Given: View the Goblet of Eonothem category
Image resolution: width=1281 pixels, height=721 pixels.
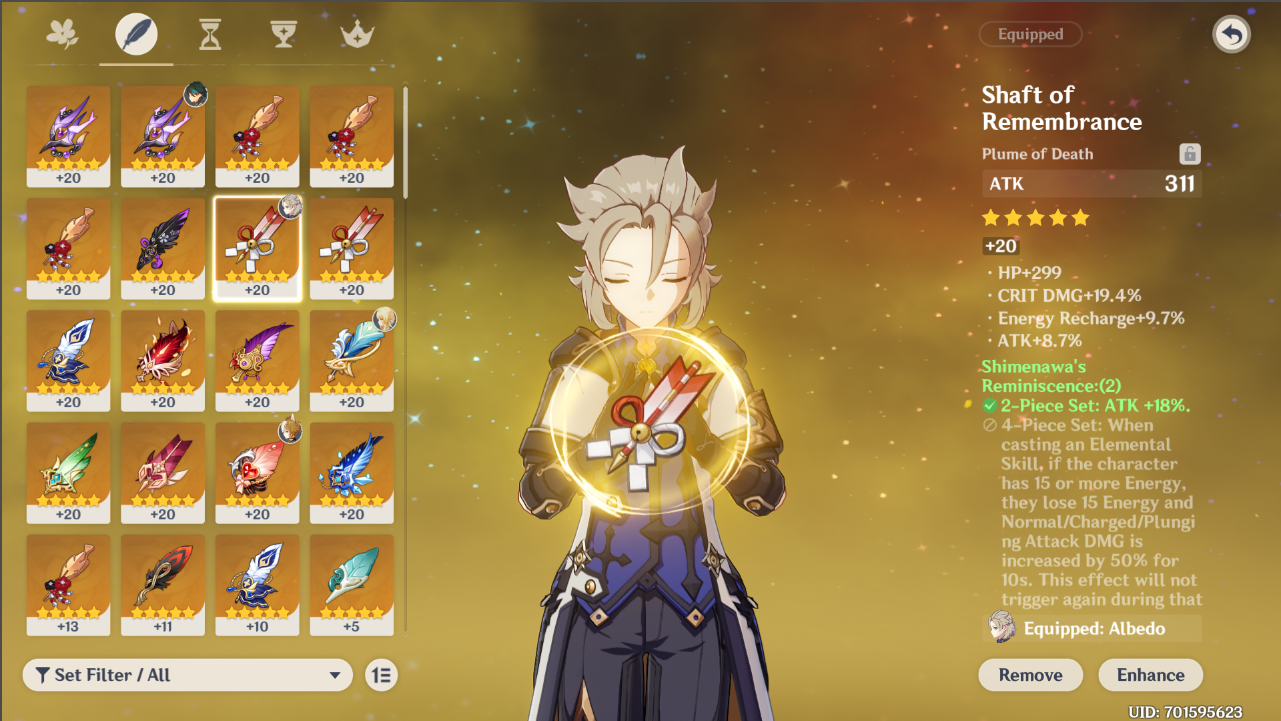Looking at the screenshot, I should [x=283, y=33].
